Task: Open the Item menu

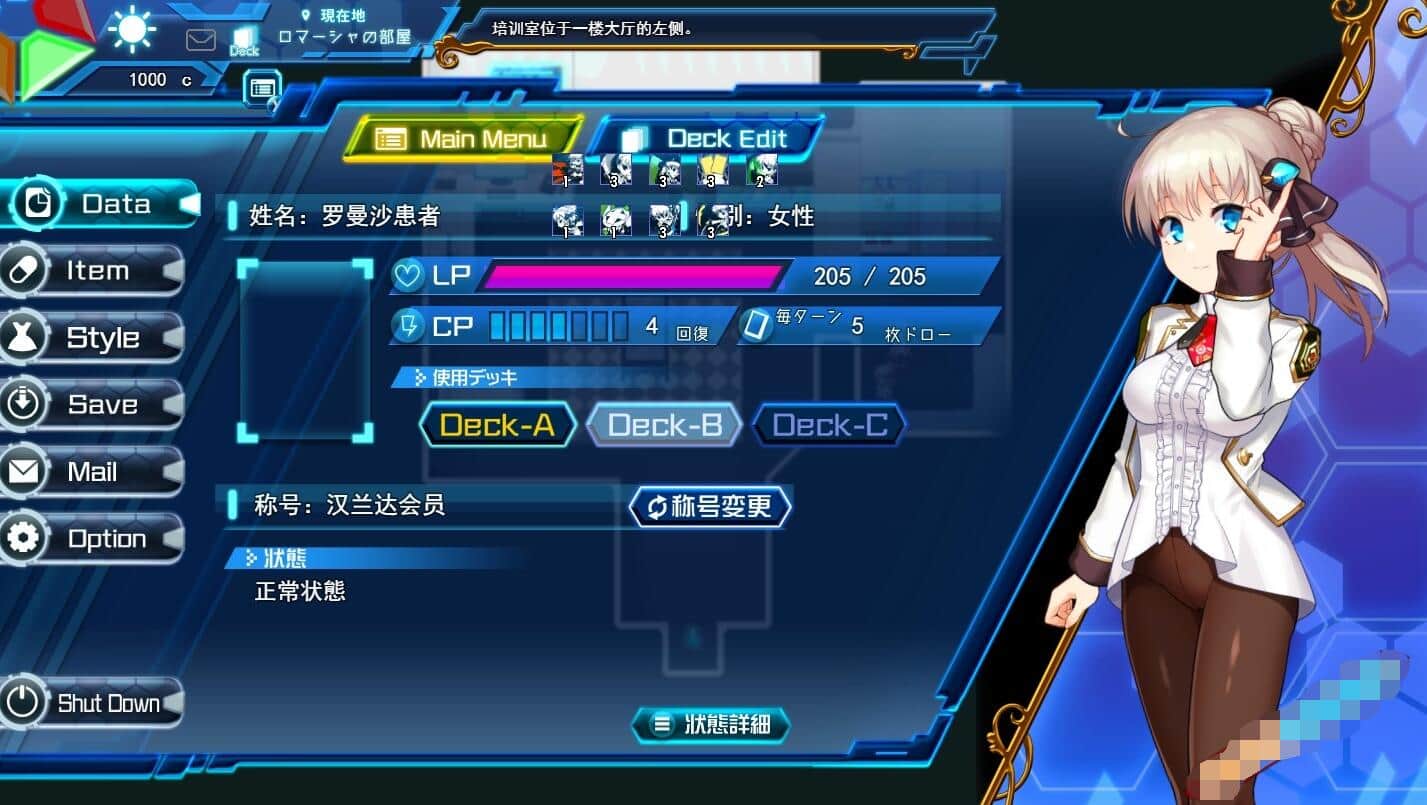Action: pyautogui.click(x=96, y=271)
